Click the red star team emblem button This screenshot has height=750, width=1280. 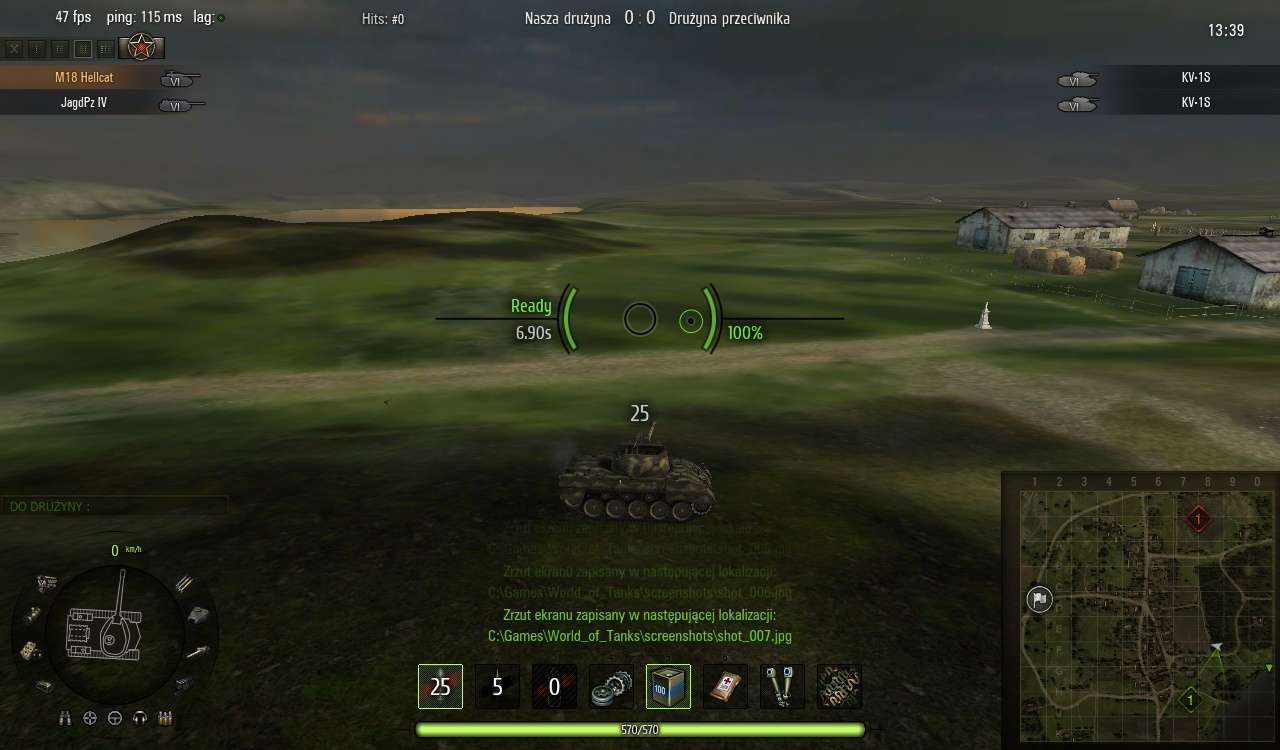point(141,47)
